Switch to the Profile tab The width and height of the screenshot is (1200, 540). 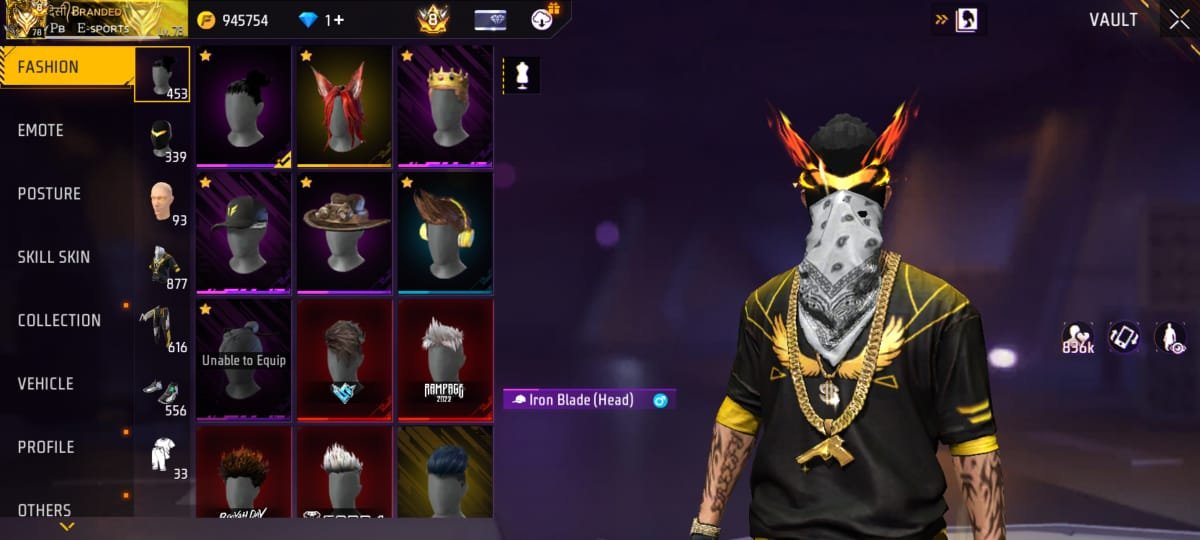click(x=46, y=447)
